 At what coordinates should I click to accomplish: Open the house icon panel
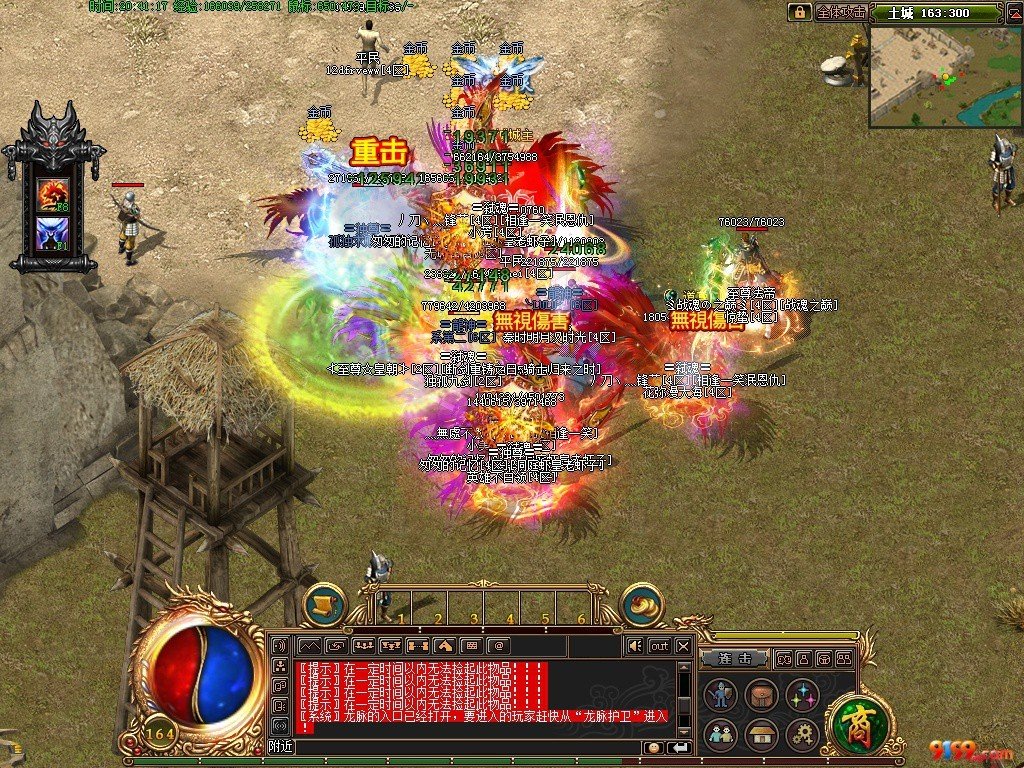(x=761, y=735)
